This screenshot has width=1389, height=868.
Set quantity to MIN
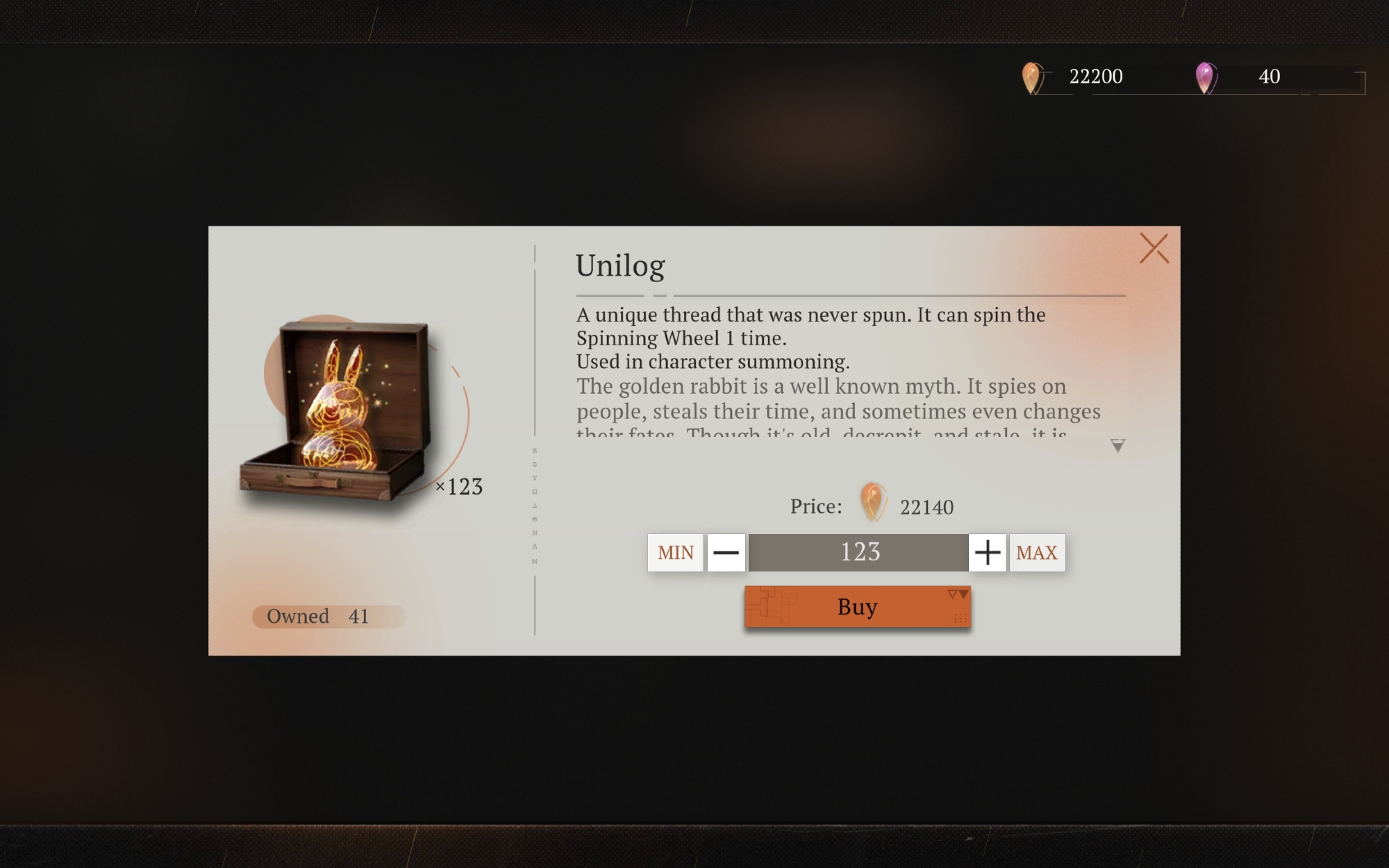[x=675, y=553]
